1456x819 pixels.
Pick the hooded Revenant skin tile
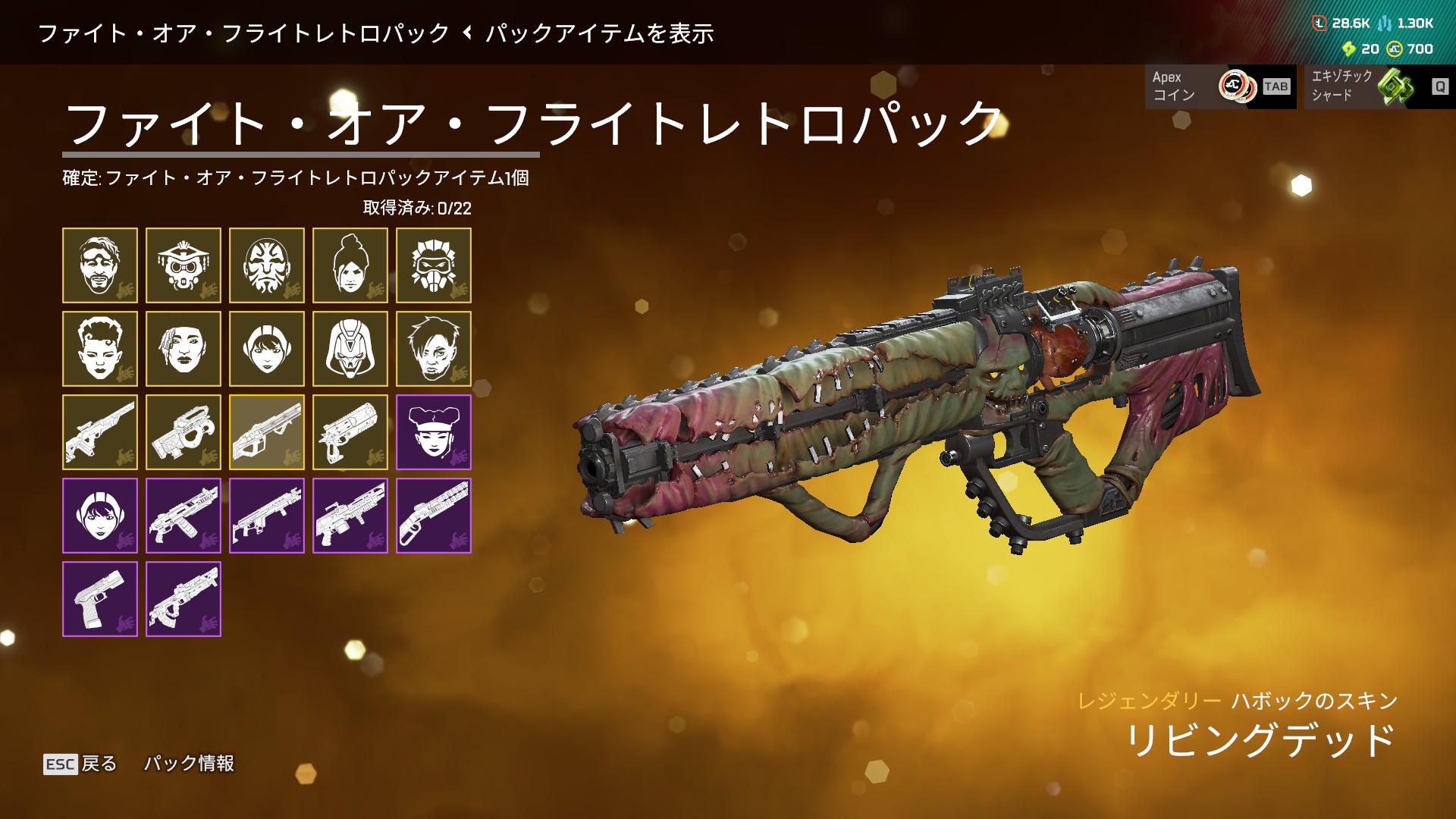click(x=350, y=349)
